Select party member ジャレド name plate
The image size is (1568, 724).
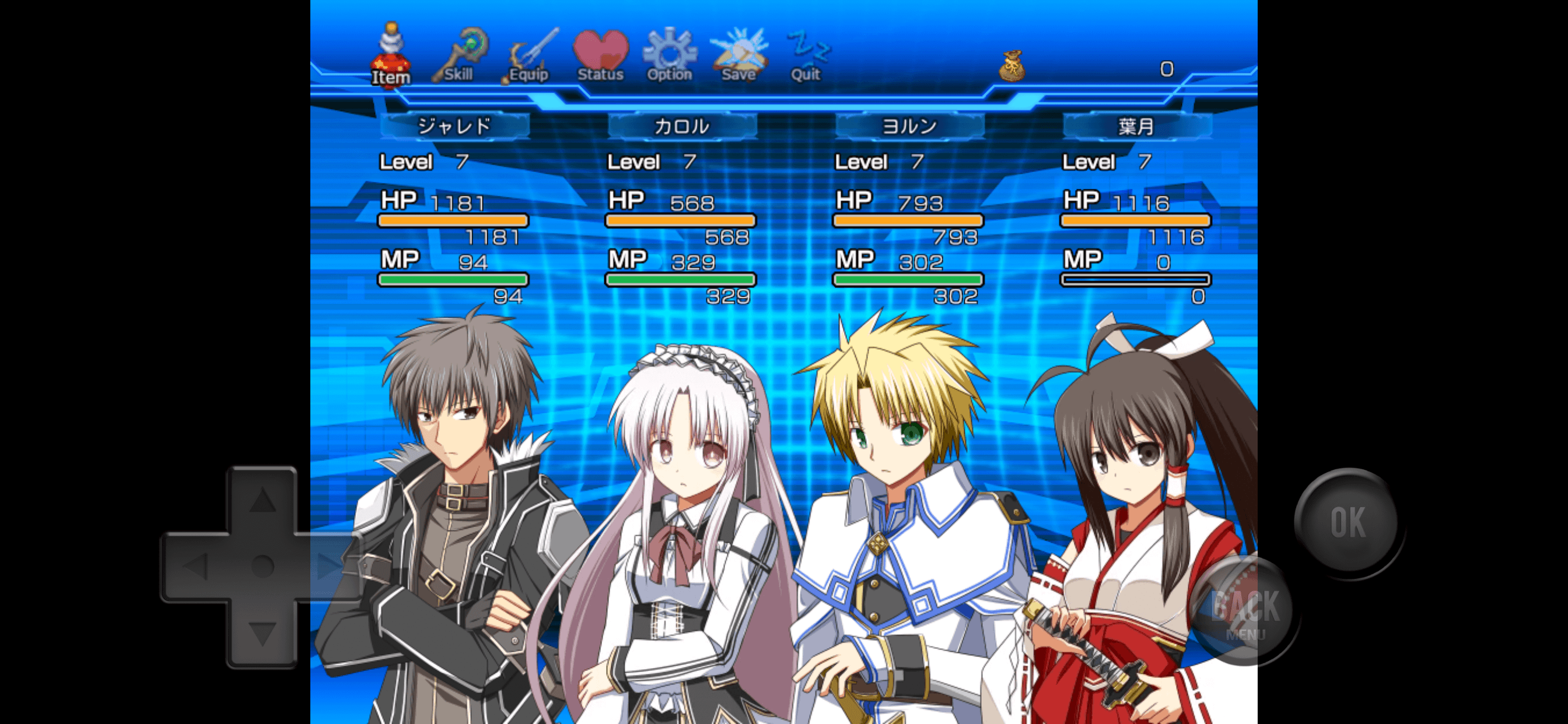pyautogui.click(x=454, y=126)
